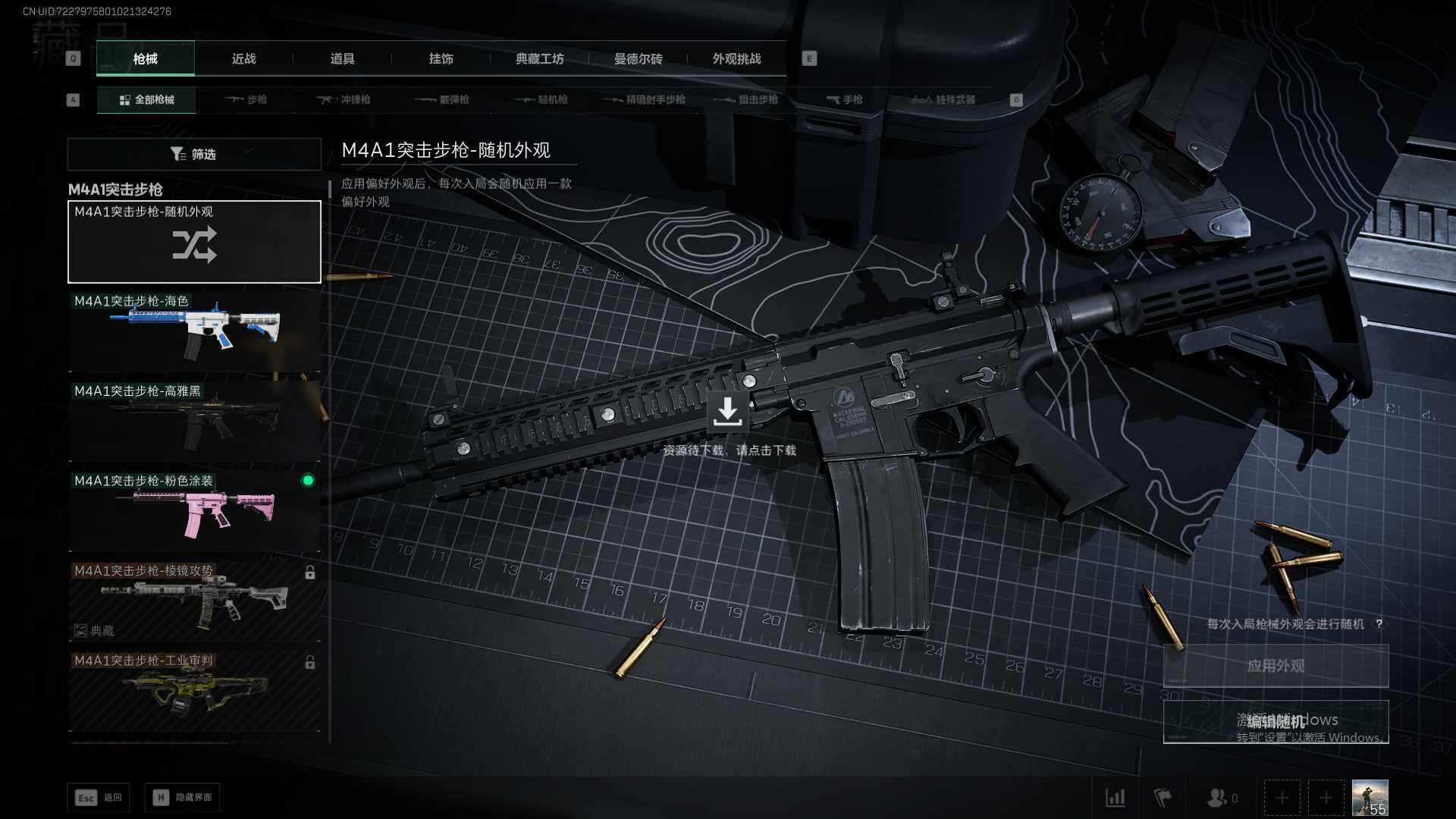Viewport: 1456px width, 819px height.
Task: Open the 典藏工坊 workshop tab
Action: pos(539,59)
